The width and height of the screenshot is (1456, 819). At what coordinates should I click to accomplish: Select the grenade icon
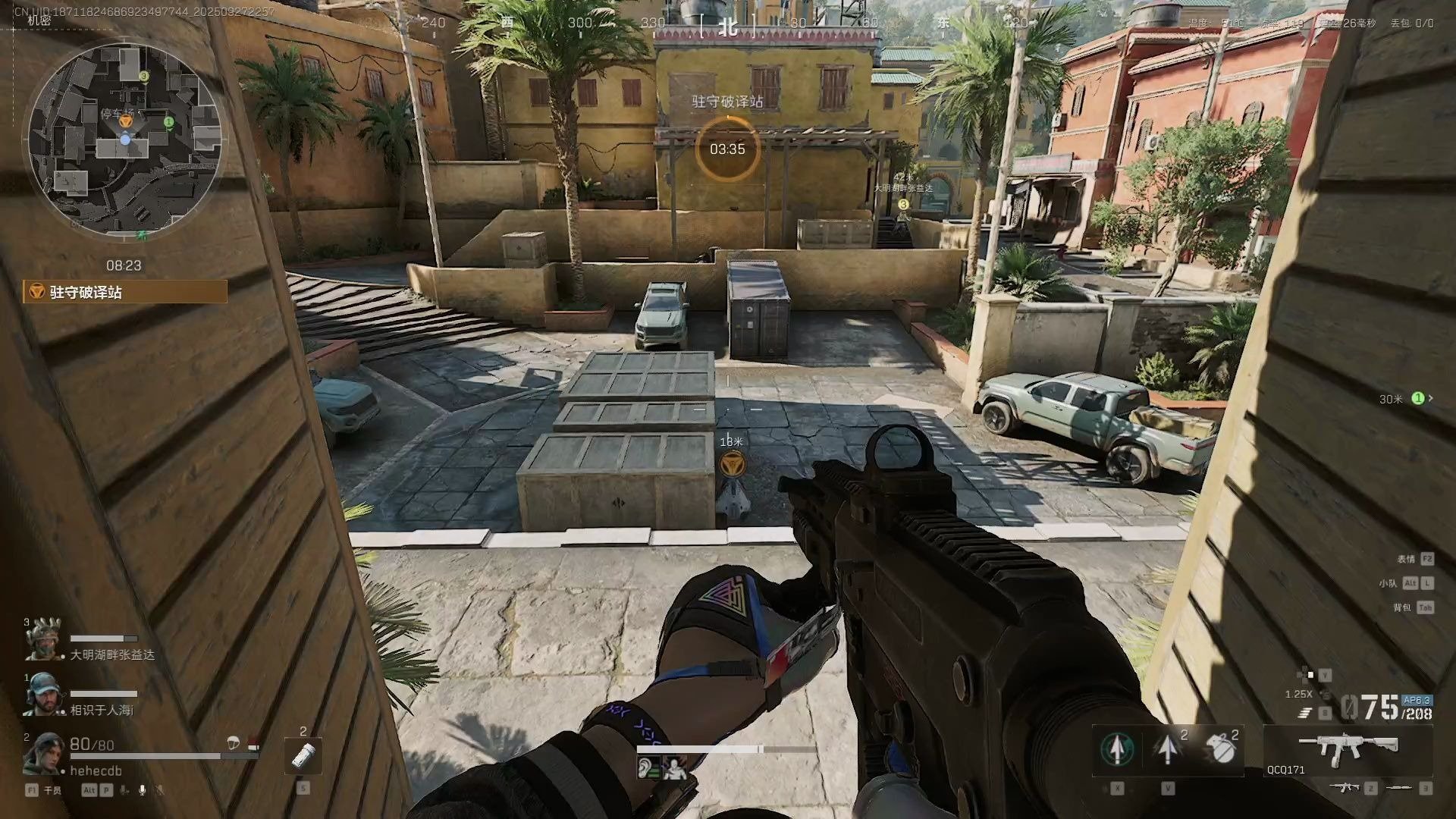click(1220, 749)
